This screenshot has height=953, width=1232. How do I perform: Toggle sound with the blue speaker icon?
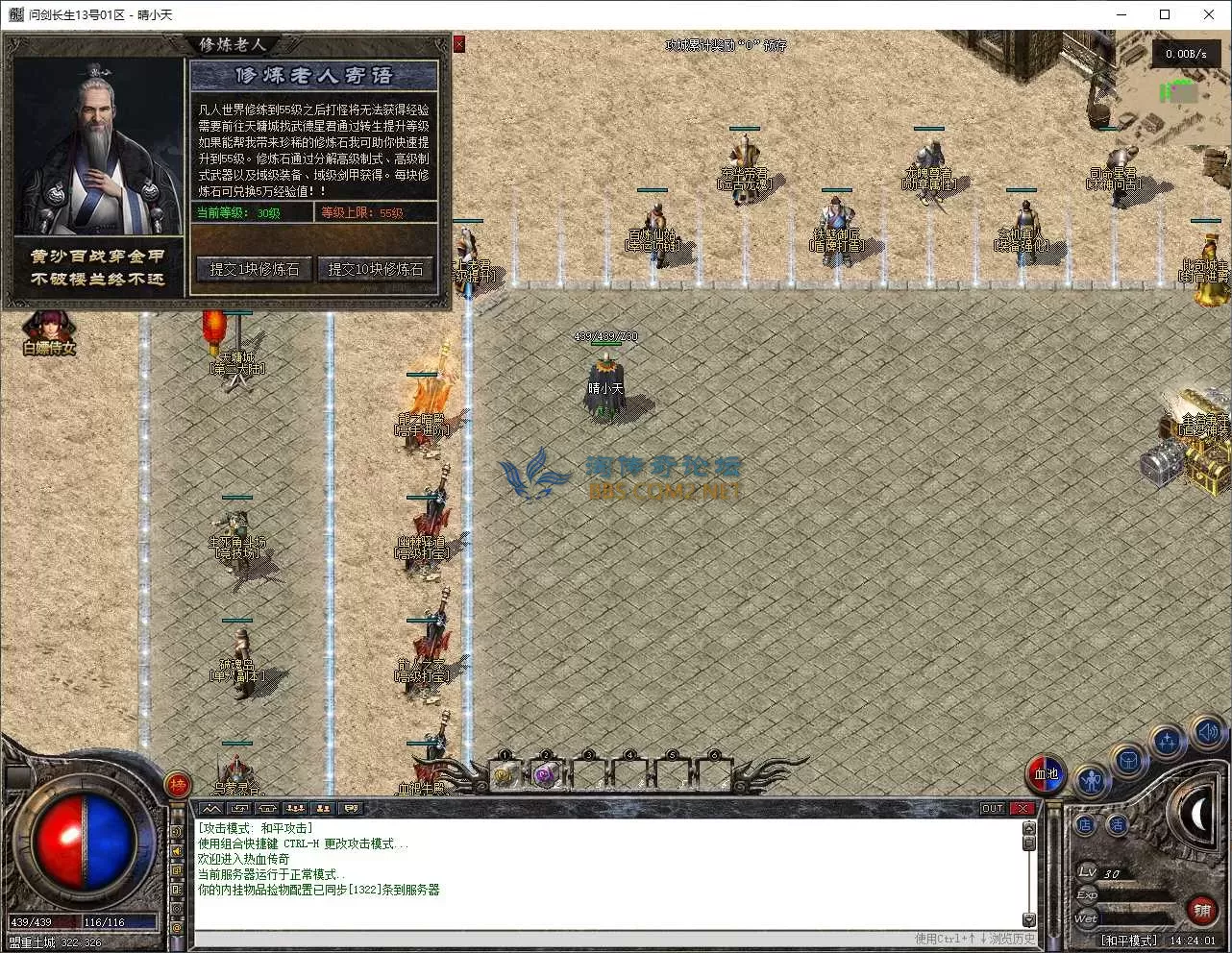pos(1207,732)
